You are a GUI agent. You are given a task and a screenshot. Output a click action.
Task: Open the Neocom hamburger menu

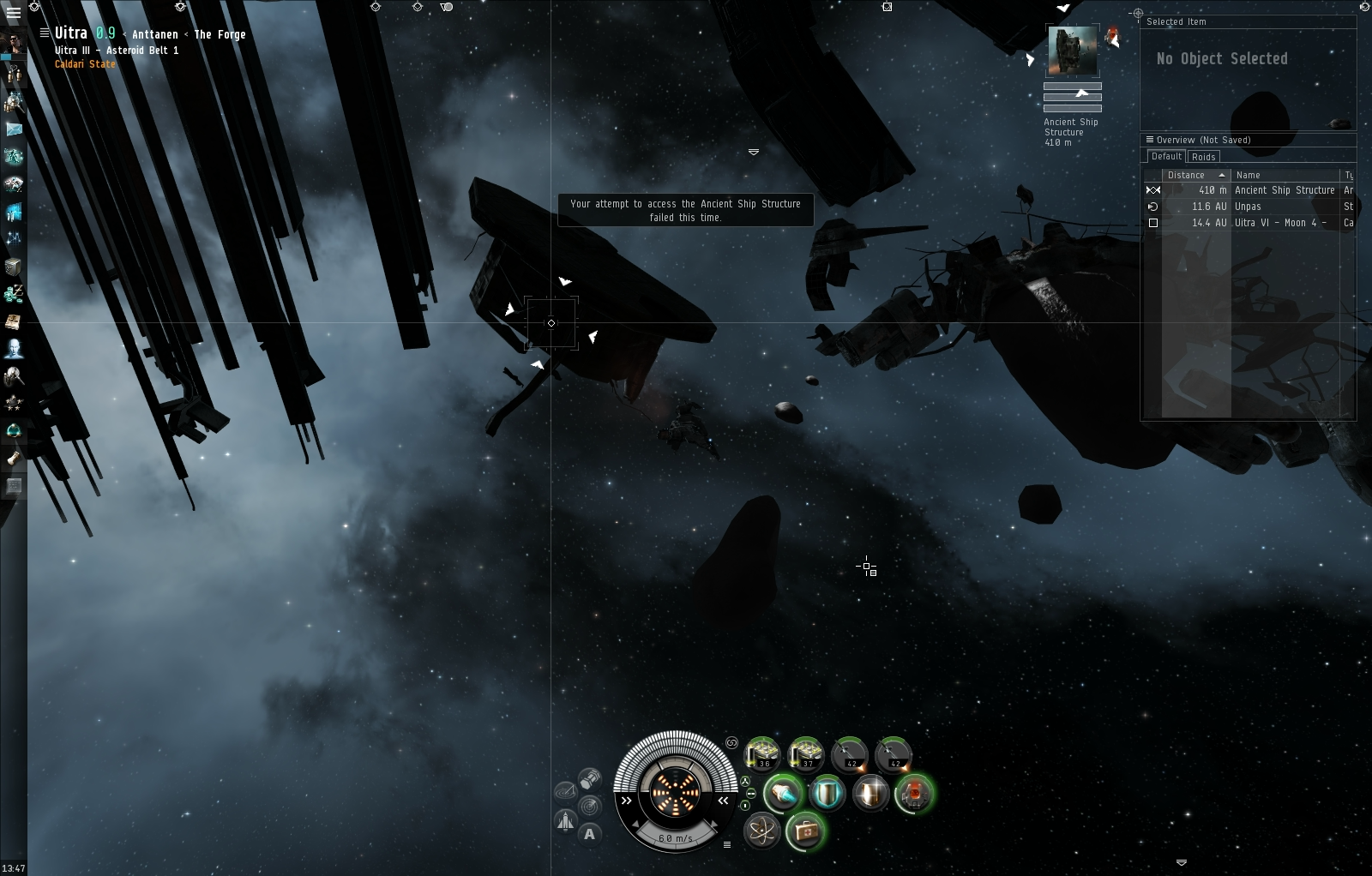(x=13, y=13)
